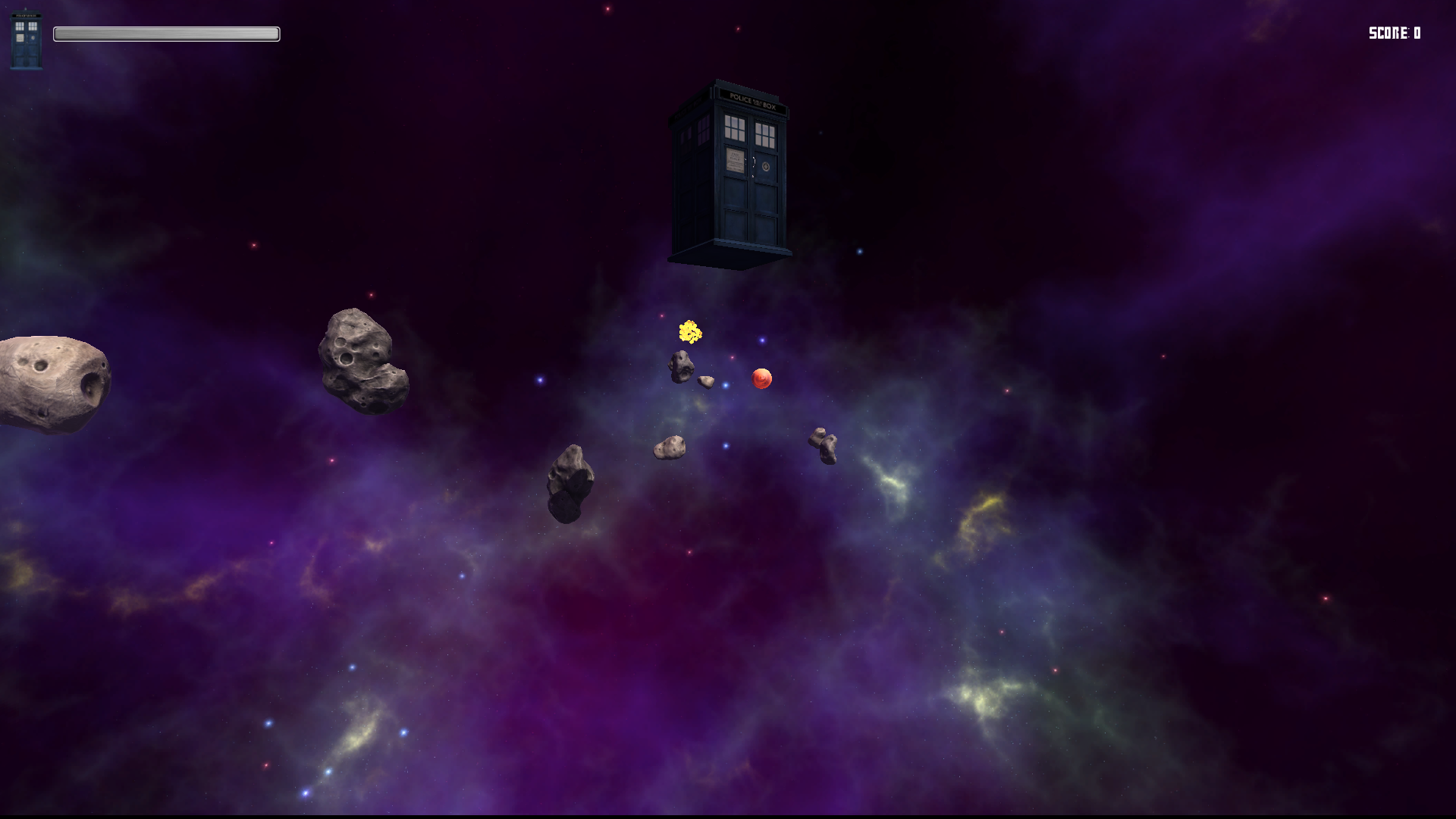Click a red star in the upper nebula
Viewport: 1456px width, 819px height.
607,9
